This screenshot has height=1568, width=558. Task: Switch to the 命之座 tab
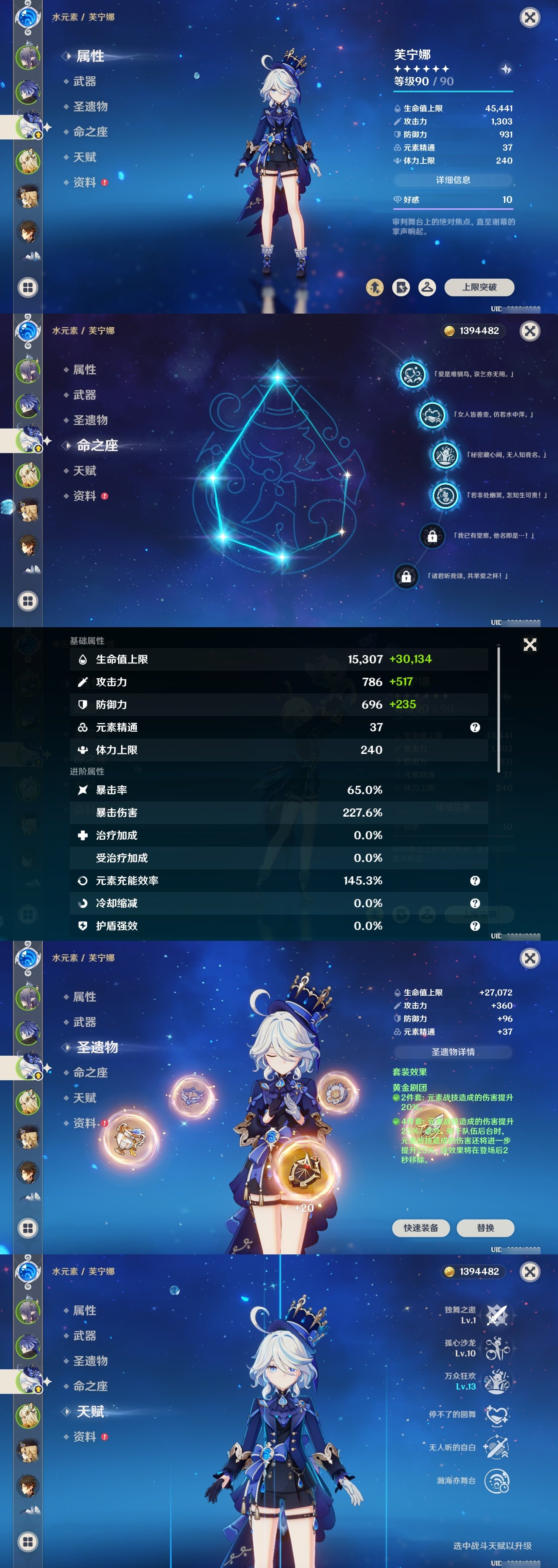90,132
